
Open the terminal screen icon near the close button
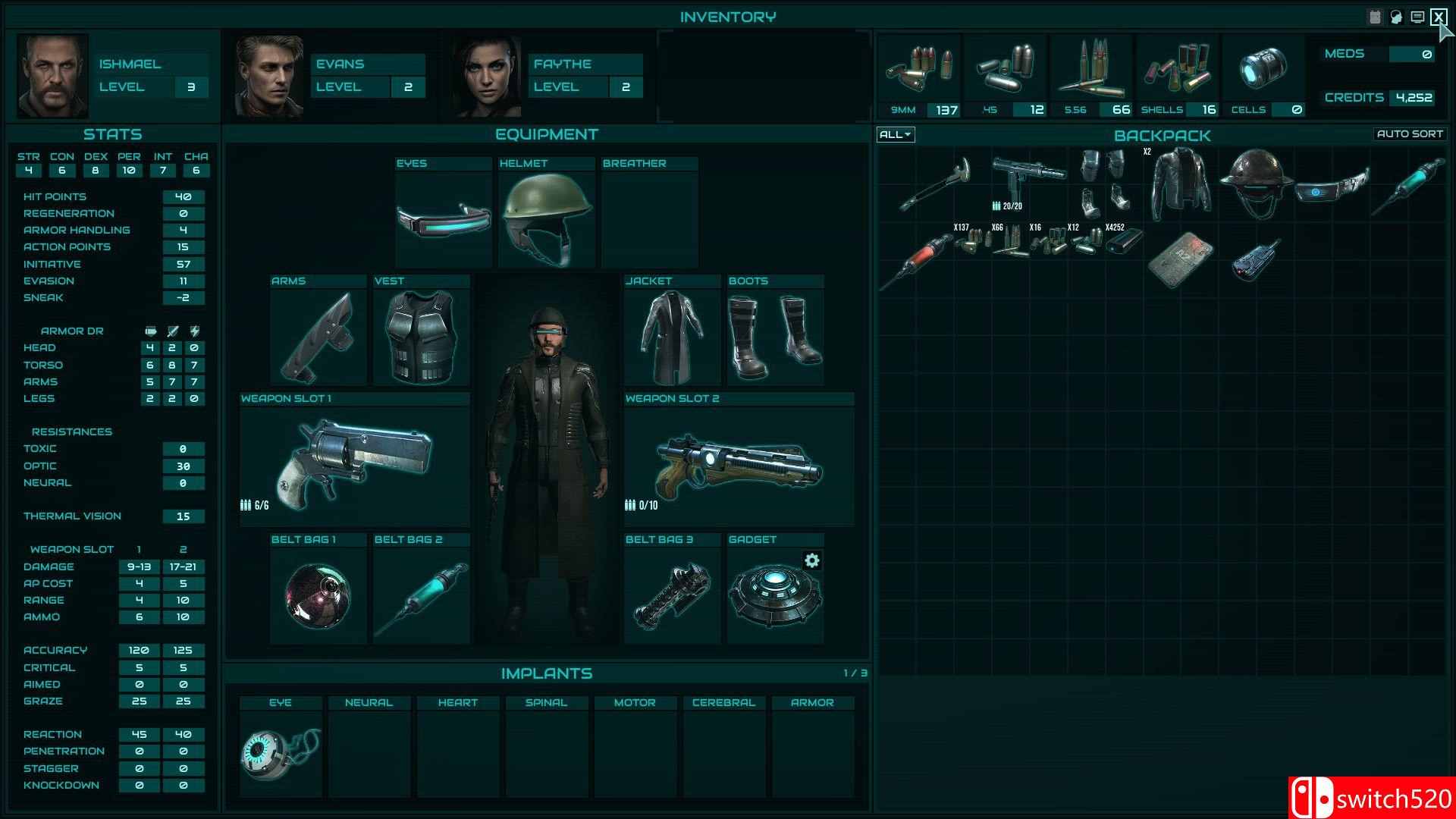point(1417,15)
